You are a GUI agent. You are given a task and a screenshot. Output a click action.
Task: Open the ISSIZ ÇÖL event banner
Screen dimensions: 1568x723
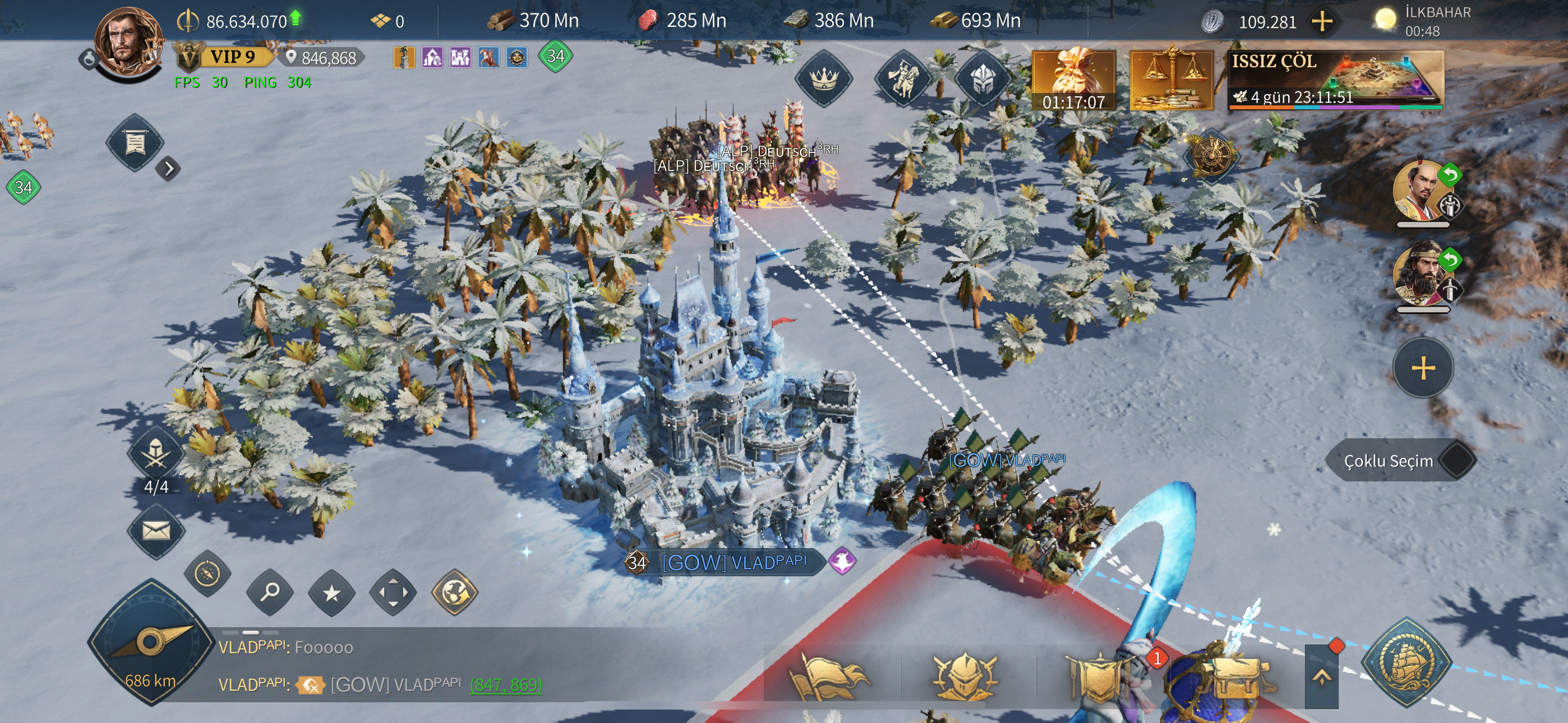[x=1335, y=80]
